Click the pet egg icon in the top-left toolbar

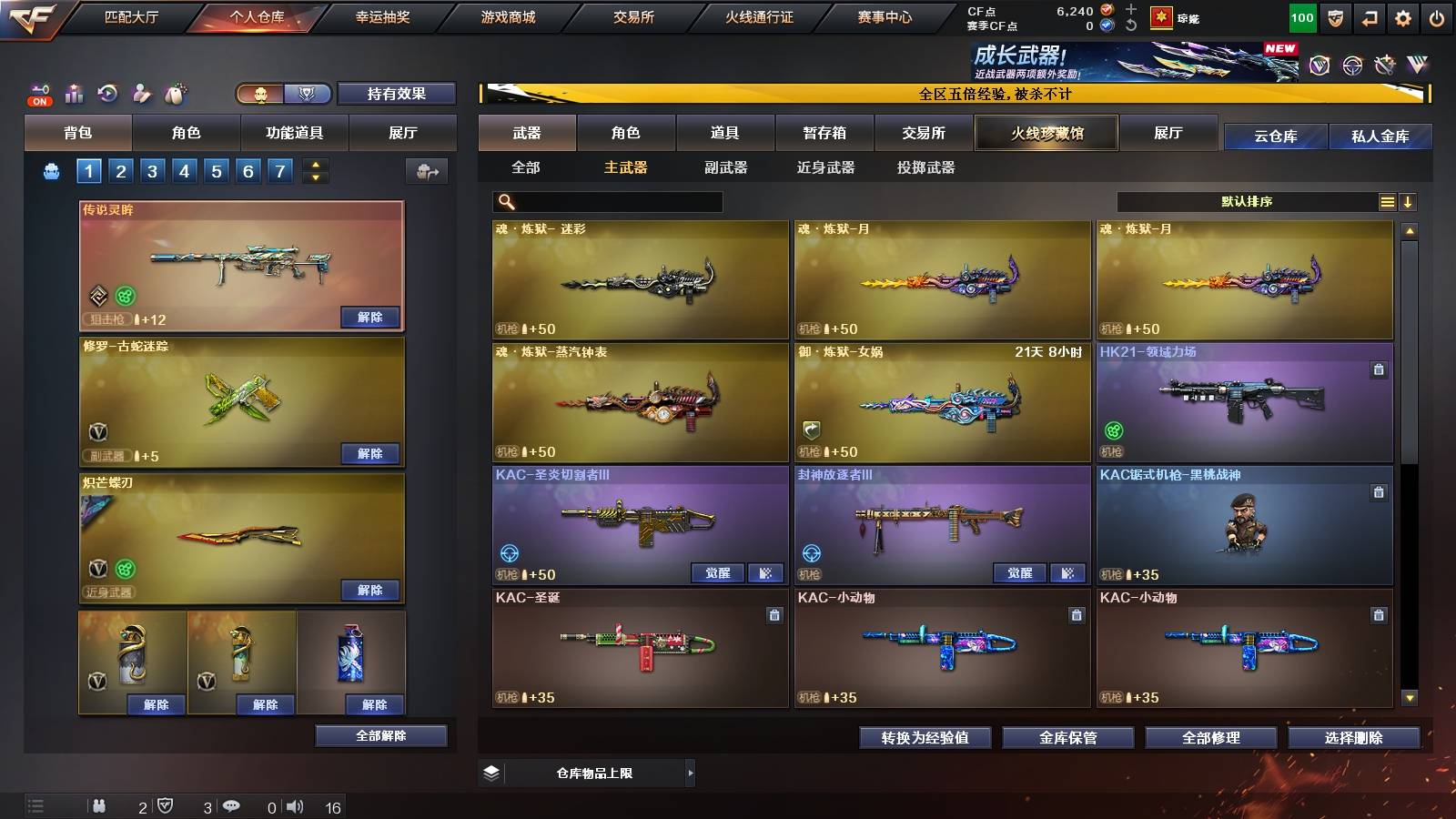(x=175, y=91)
